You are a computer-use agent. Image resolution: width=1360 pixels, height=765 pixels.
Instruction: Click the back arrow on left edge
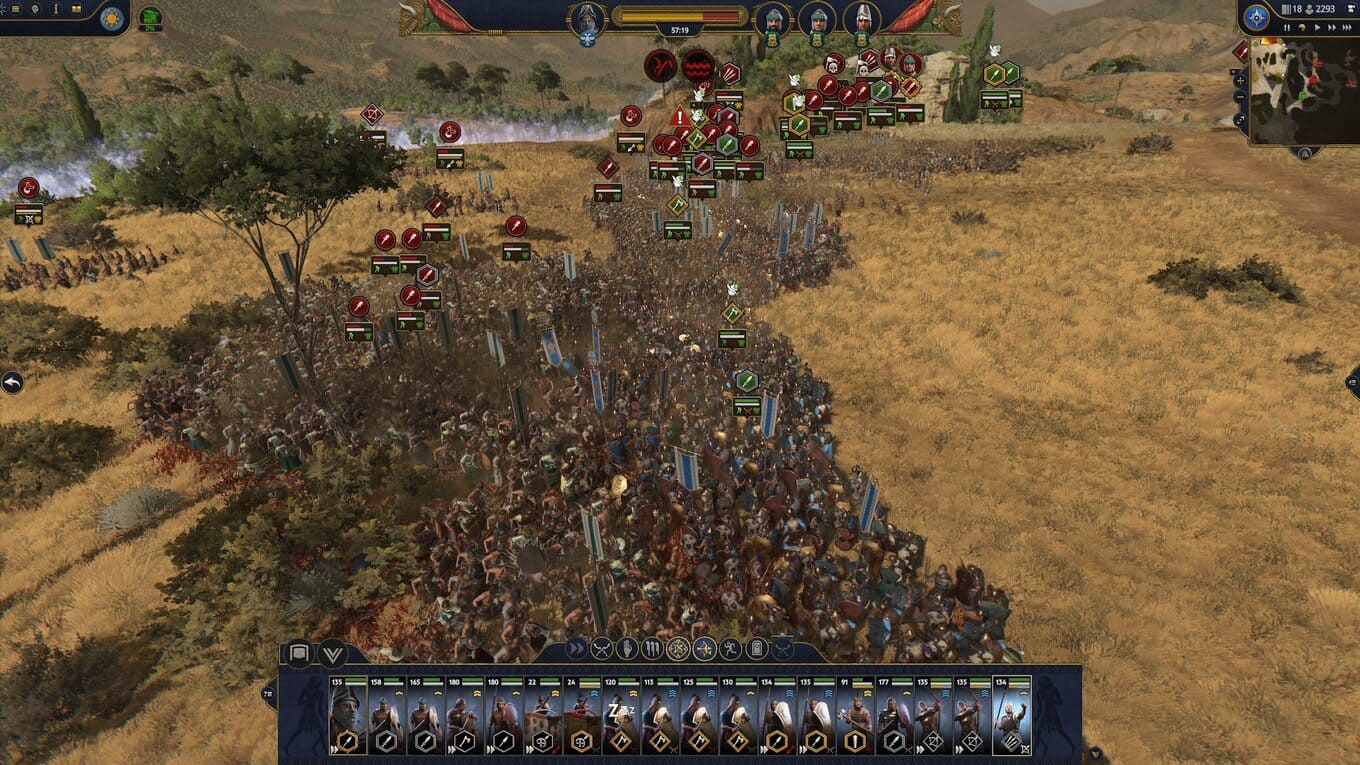click(11, 382)
